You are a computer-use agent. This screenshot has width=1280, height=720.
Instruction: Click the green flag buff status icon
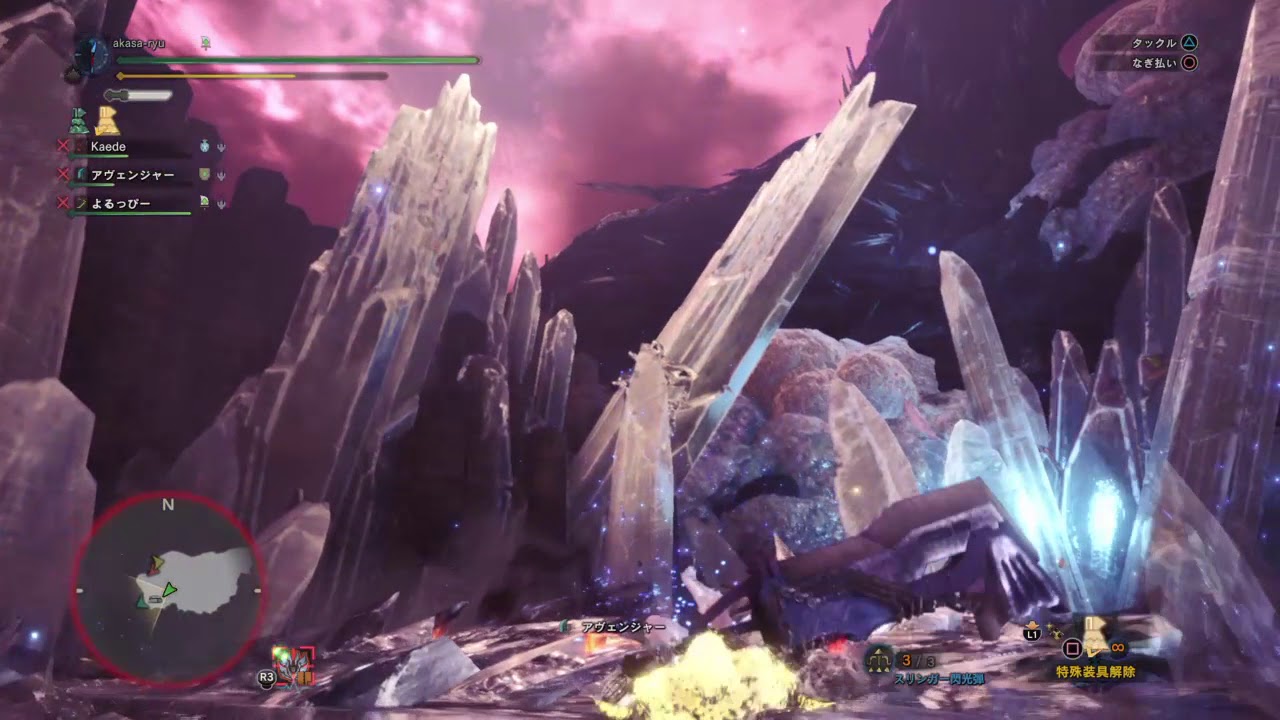point(79,123)
